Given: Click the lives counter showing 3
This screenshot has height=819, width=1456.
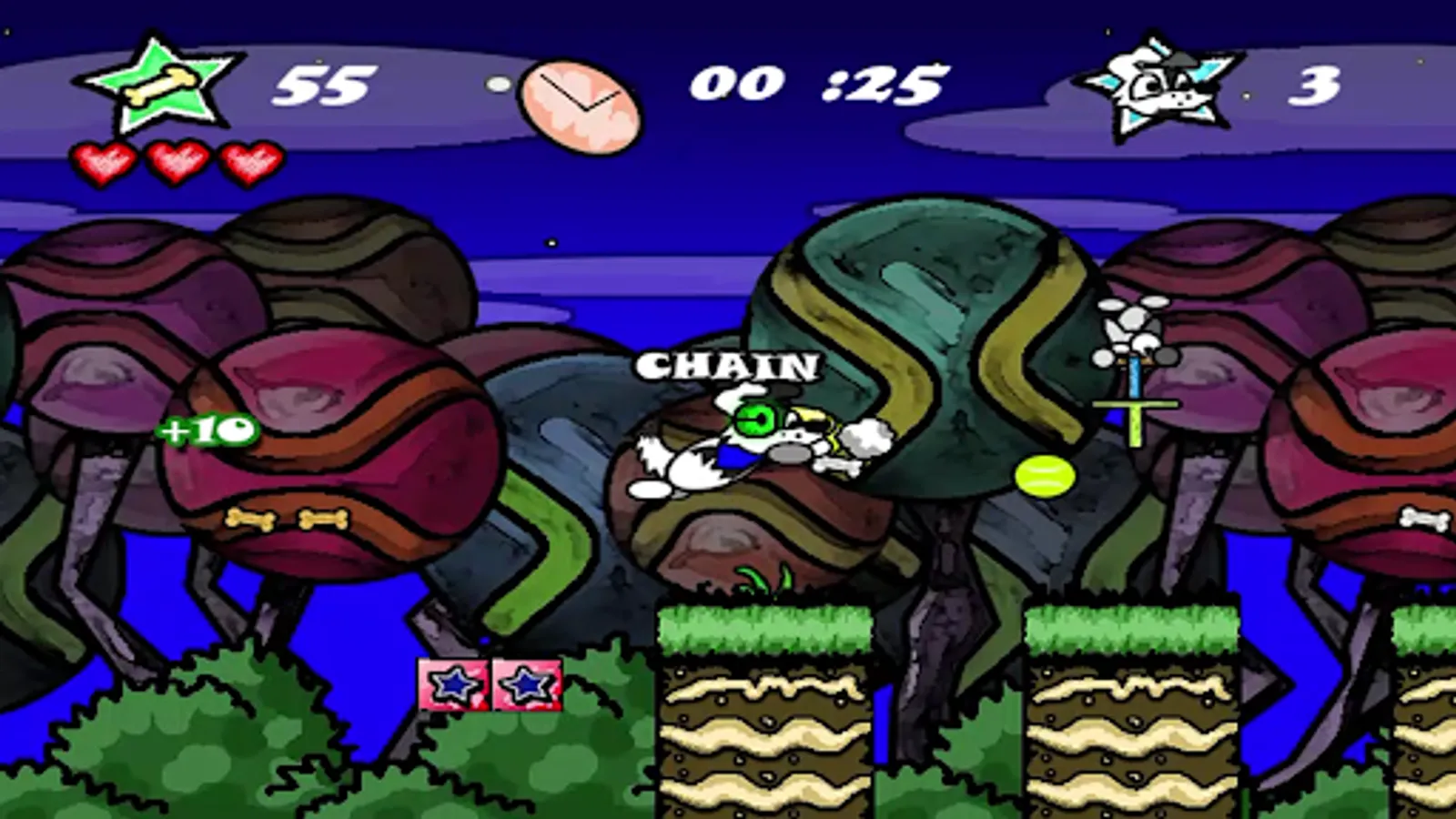Looking at the screenshot, I should (1316, 86).
